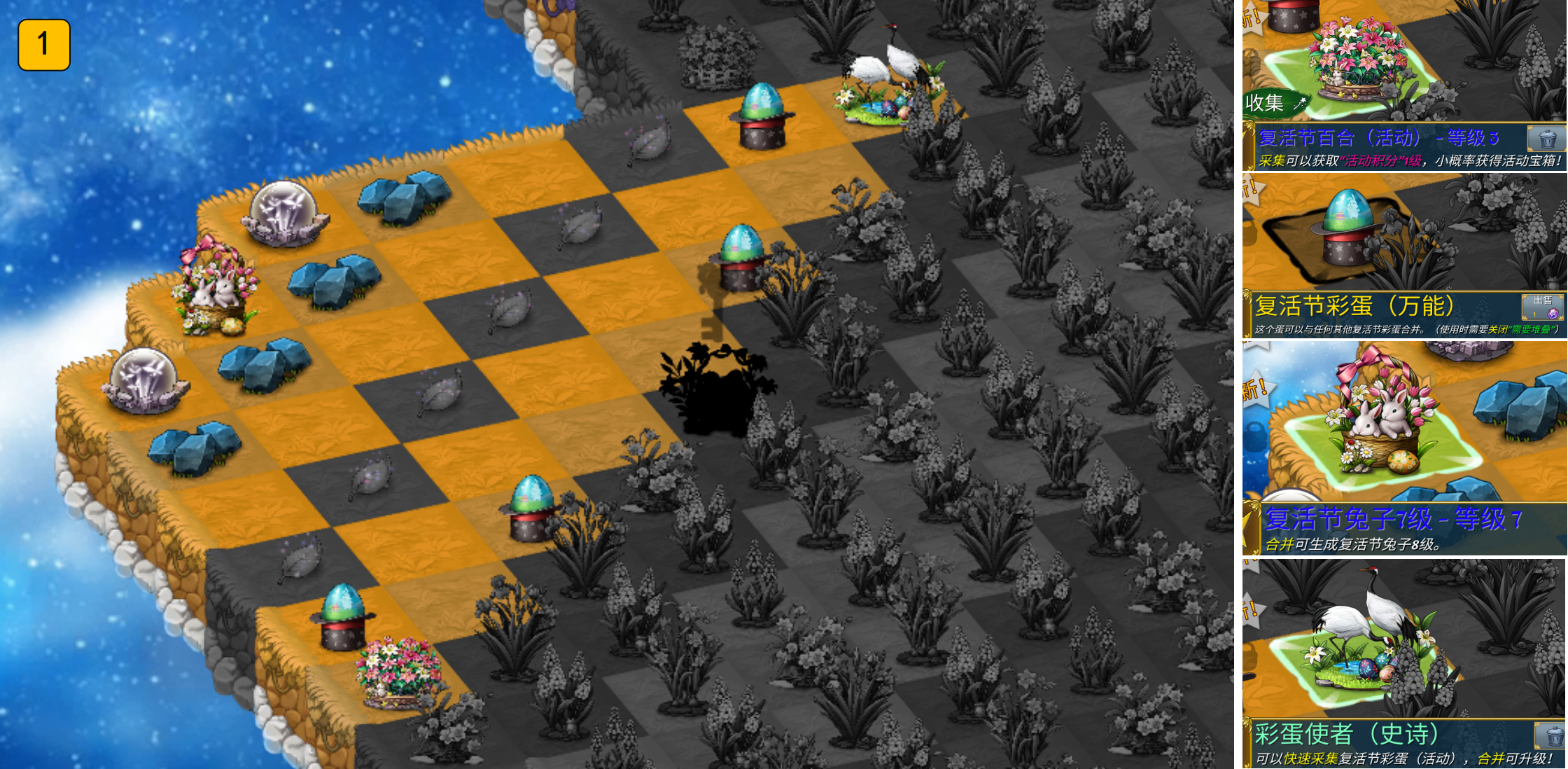Select the pink lily flowerbed on the board
Image resolution: width=1568 pixels, height=769 pixels.
[397, 672]
